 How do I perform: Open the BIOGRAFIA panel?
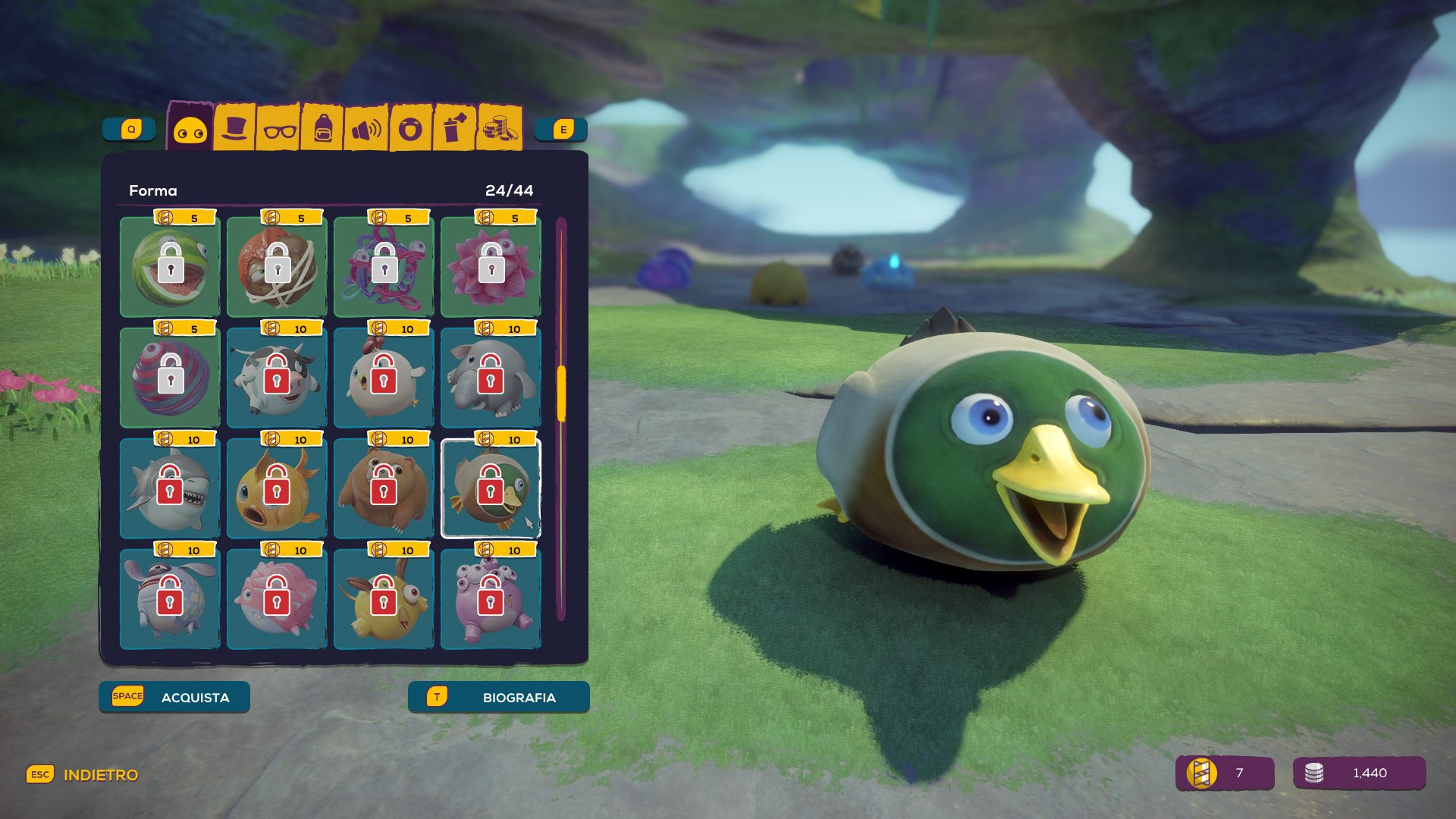tap(498, 697)
